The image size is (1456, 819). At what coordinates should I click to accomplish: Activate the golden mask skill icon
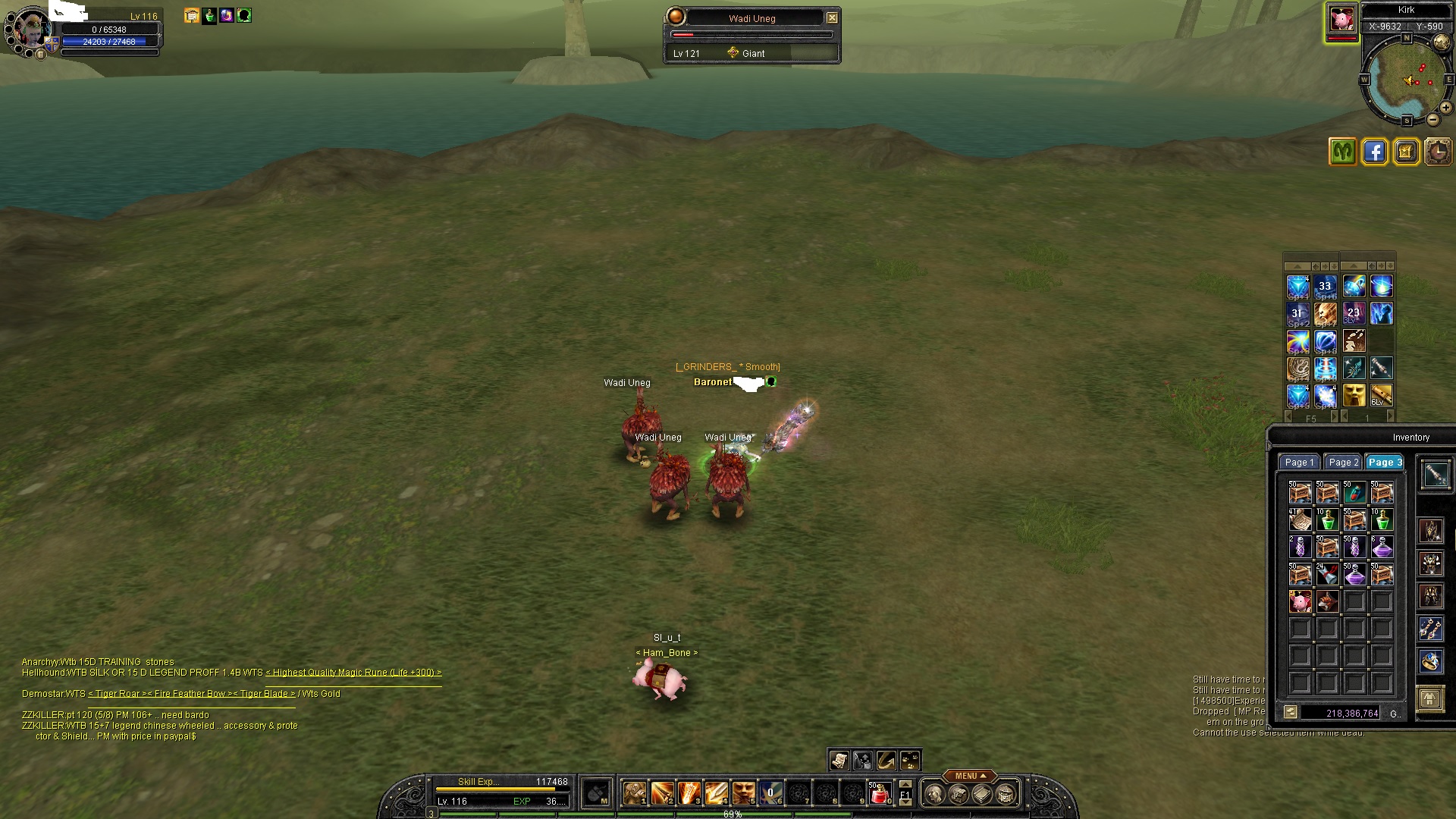coord(1354,395)
